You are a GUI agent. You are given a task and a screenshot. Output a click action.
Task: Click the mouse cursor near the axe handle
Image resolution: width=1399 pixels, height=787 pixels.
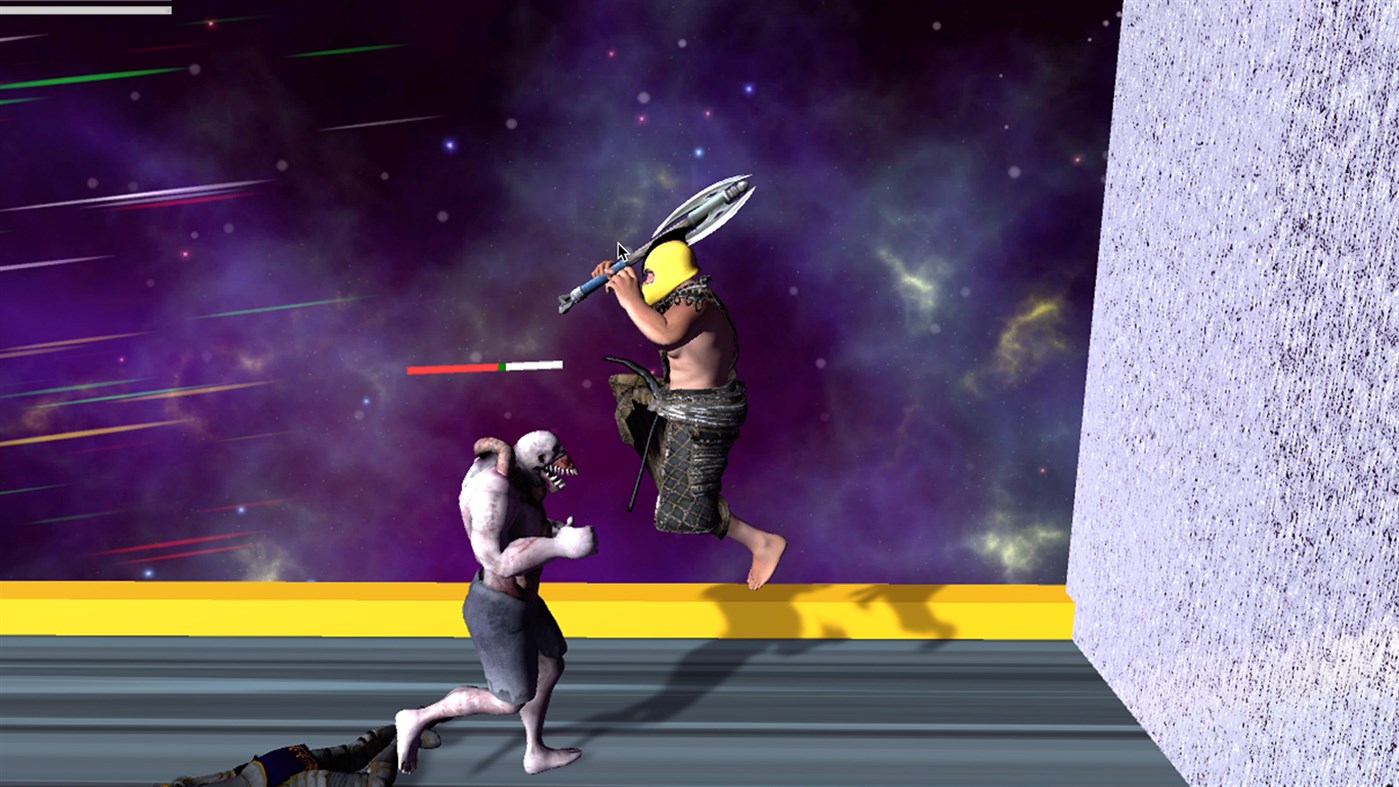click(x=620, y=248)
